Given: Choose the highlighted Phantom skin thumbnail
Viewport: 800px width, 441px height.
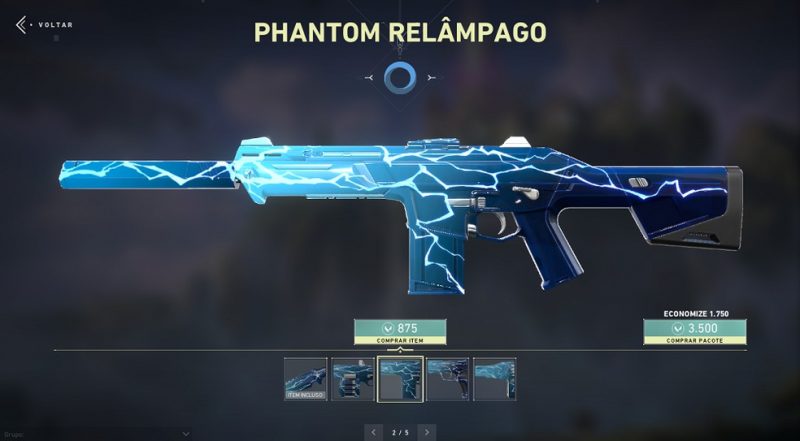Looking at the screenshot, I should 399,379.
